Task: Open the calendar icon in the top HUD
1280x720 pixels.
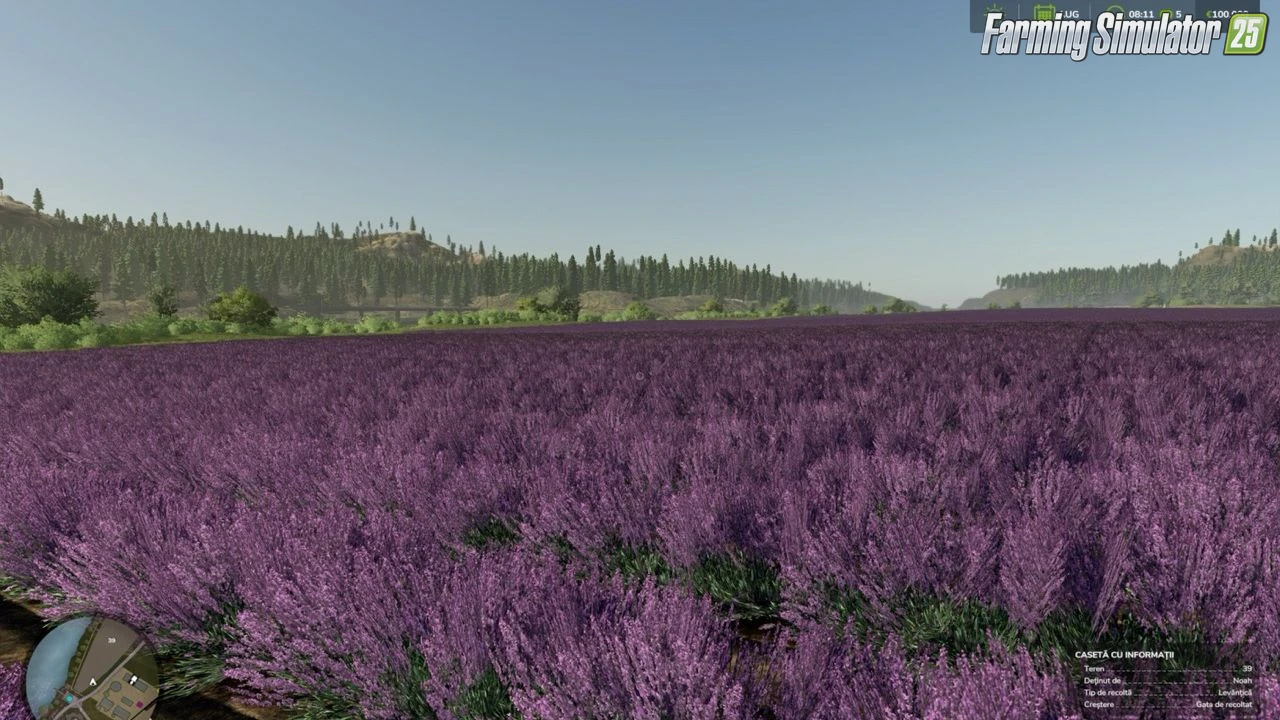Action: [1045, 10]
